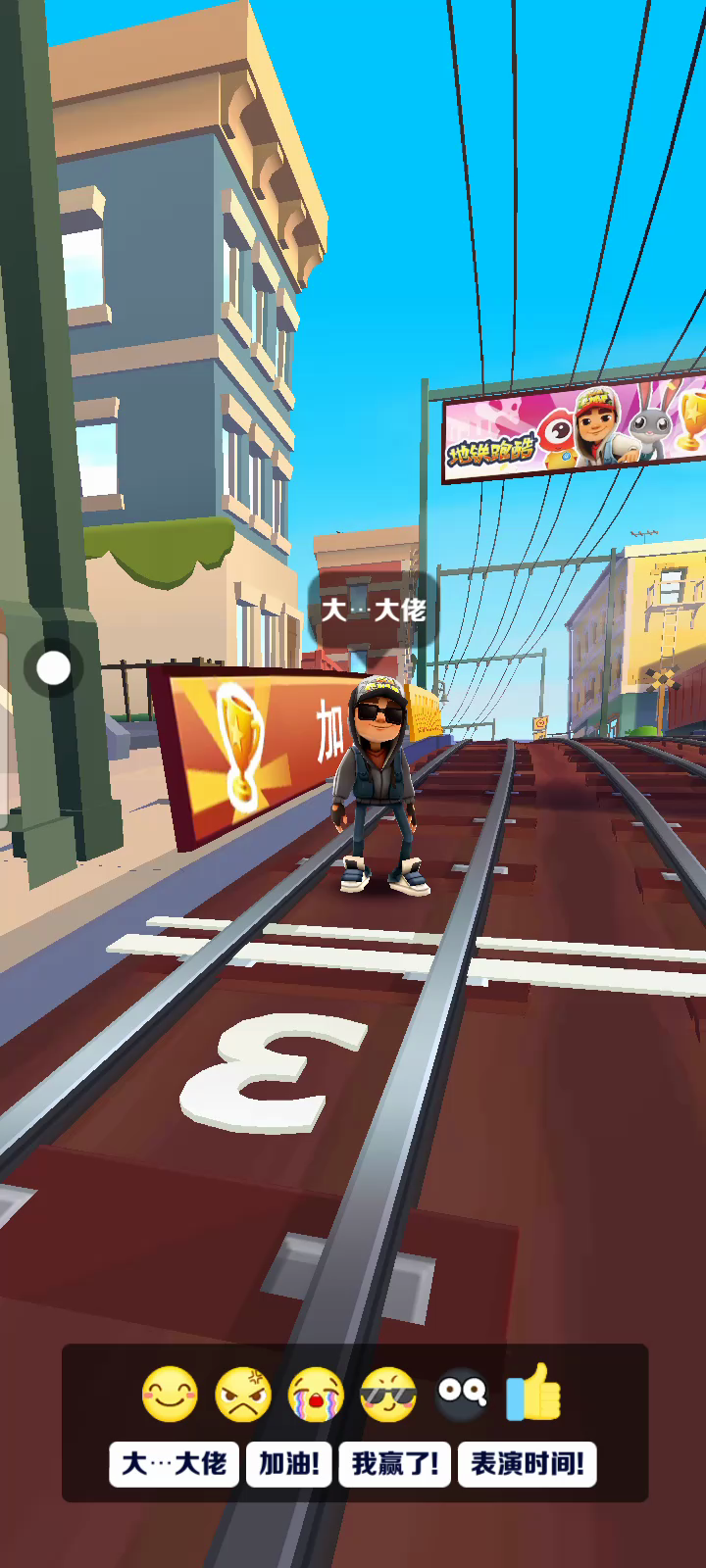Image resolution: width=706 pixels, height=1568 pixels.
Task: Say the 表演时间! quick chat phrase
Action: point(528,1464)
